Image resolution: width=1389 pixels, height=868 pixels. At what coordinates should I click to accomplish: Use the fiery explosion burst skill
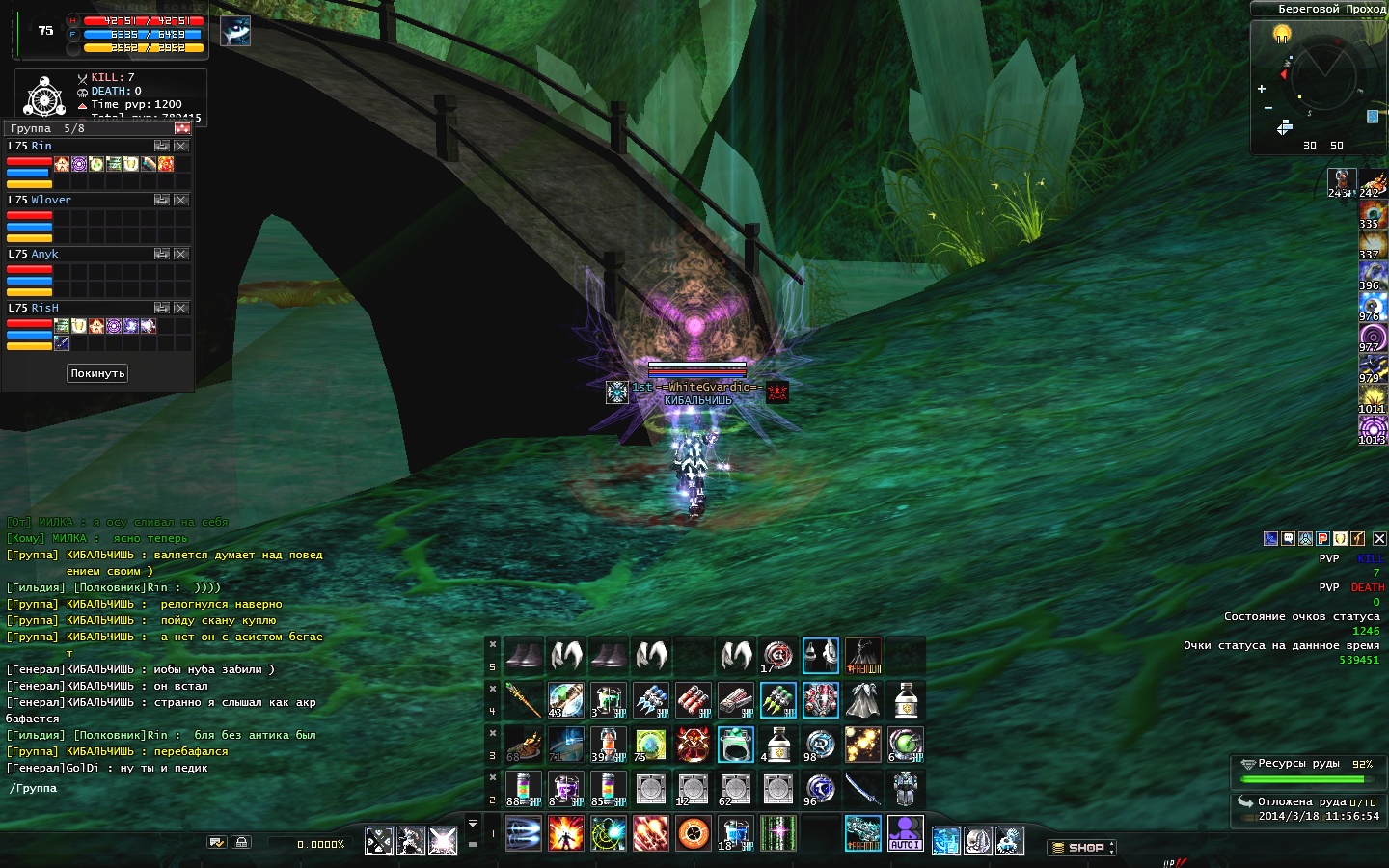[566, 833]
